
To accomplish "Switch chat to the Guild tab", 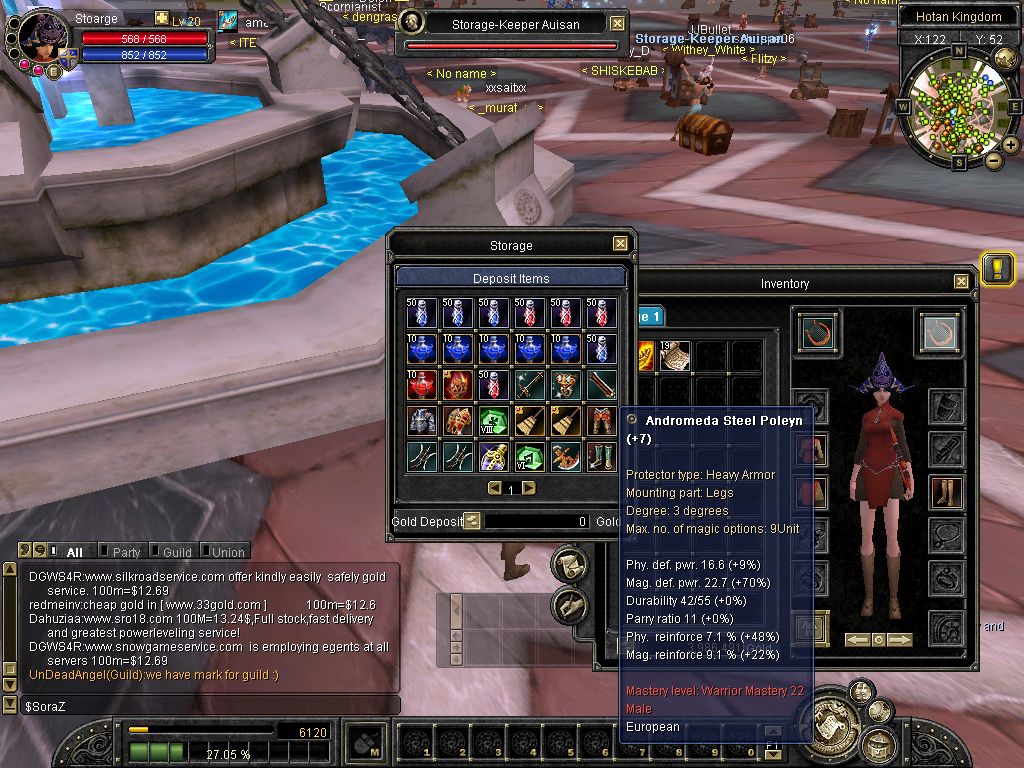I will [177, 552].
